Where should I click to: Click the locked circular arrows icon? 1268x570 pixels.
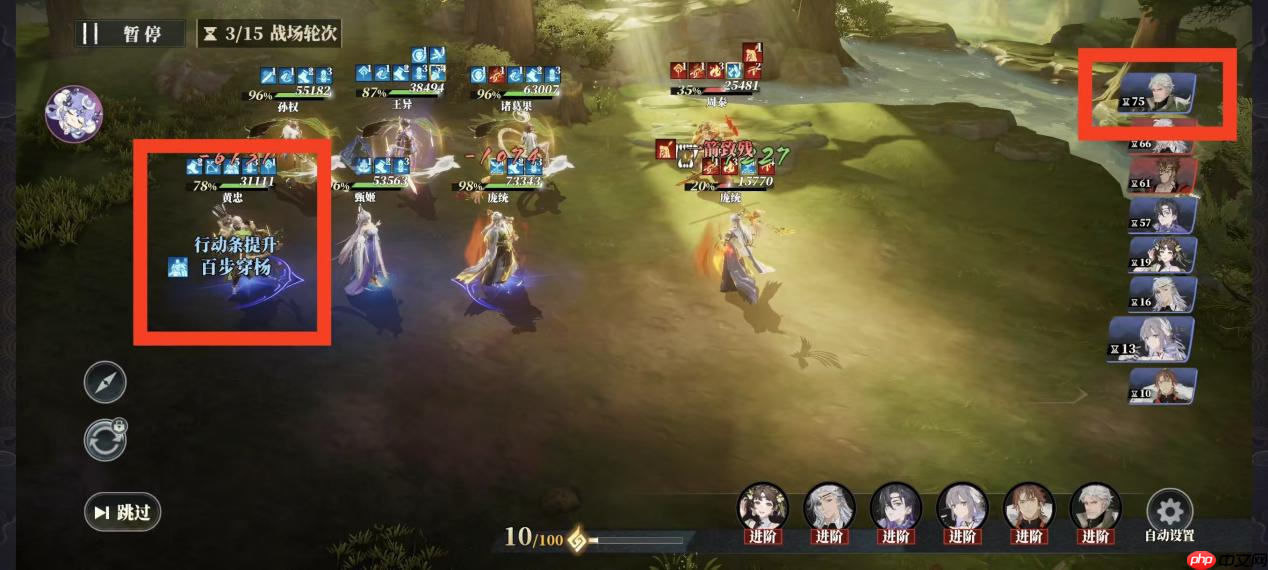coord(105,440)
